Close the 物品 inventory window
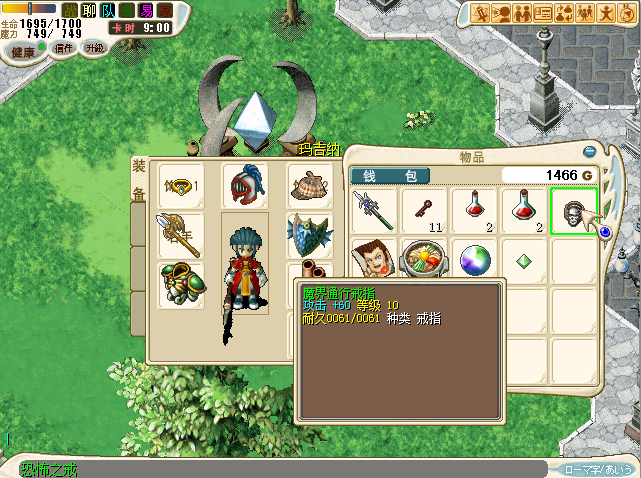641x478 pixels. coord(590,152)
